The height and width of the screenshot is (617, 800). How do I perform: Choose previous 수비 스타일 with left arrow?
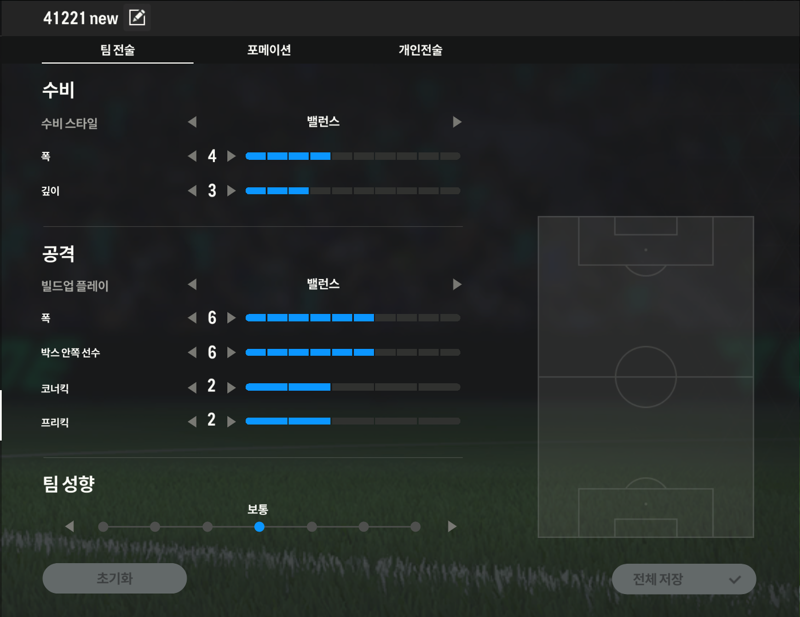(192, 122)
